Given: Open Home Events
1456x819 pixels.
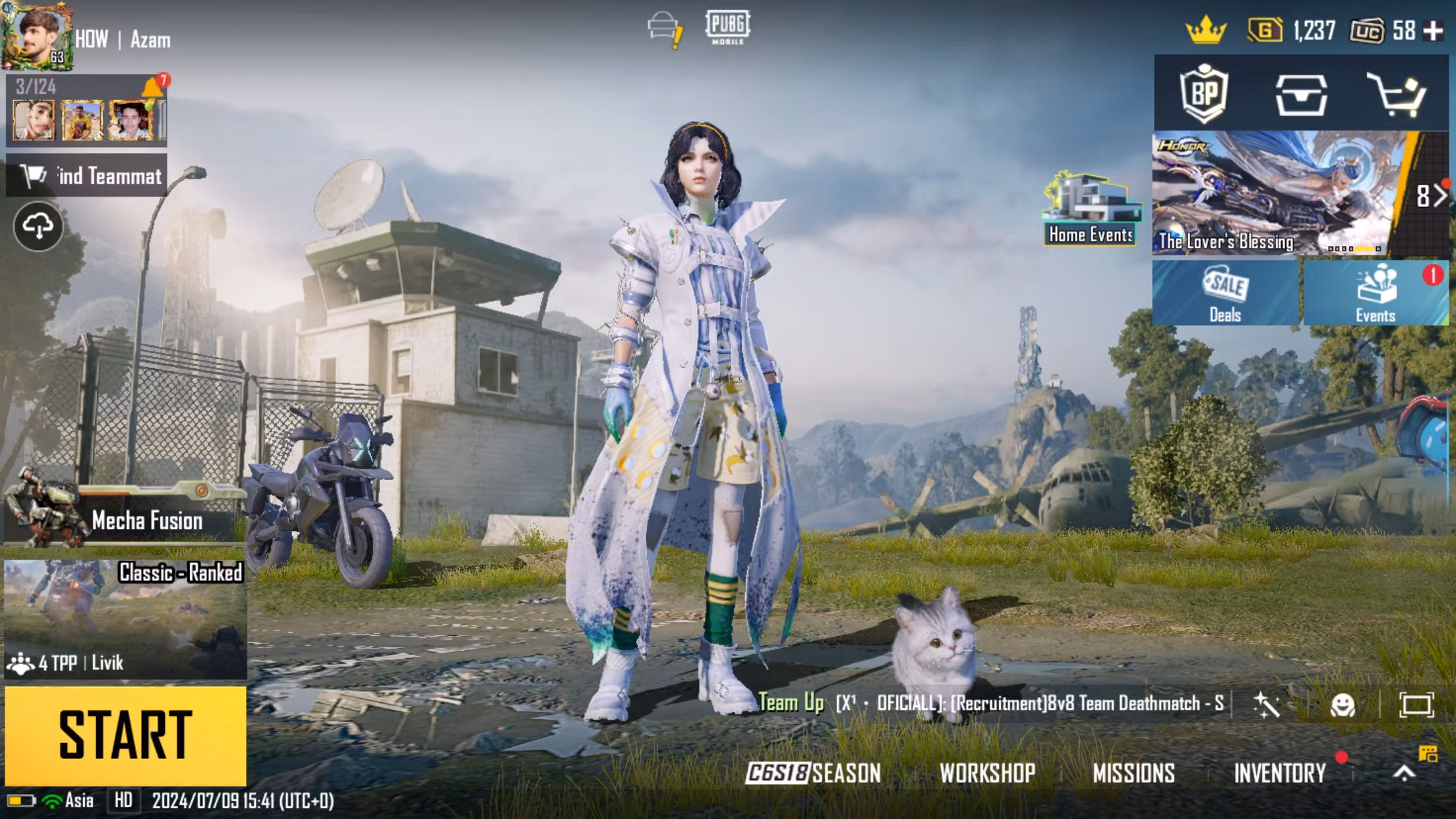Looking at the screenshot, I should [x=1091, y=210].
